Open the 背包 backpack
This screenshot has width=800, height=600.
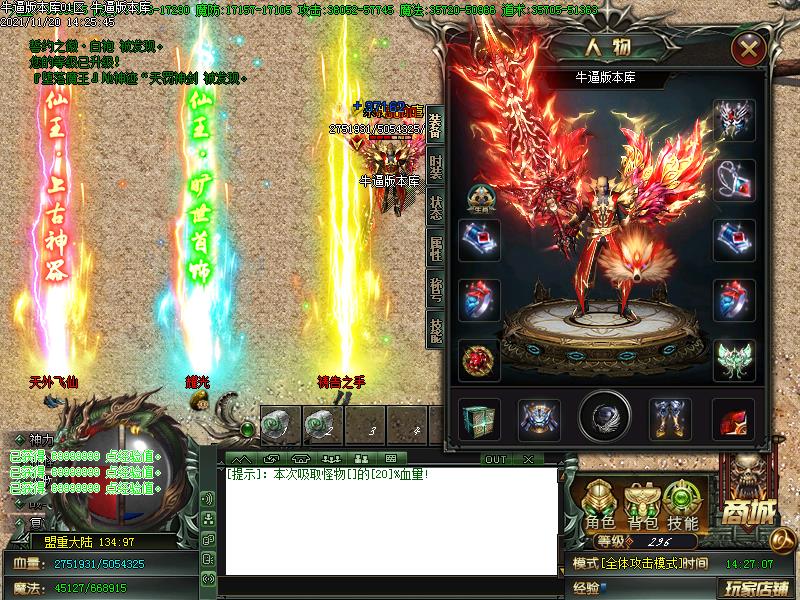click(641, 505)
